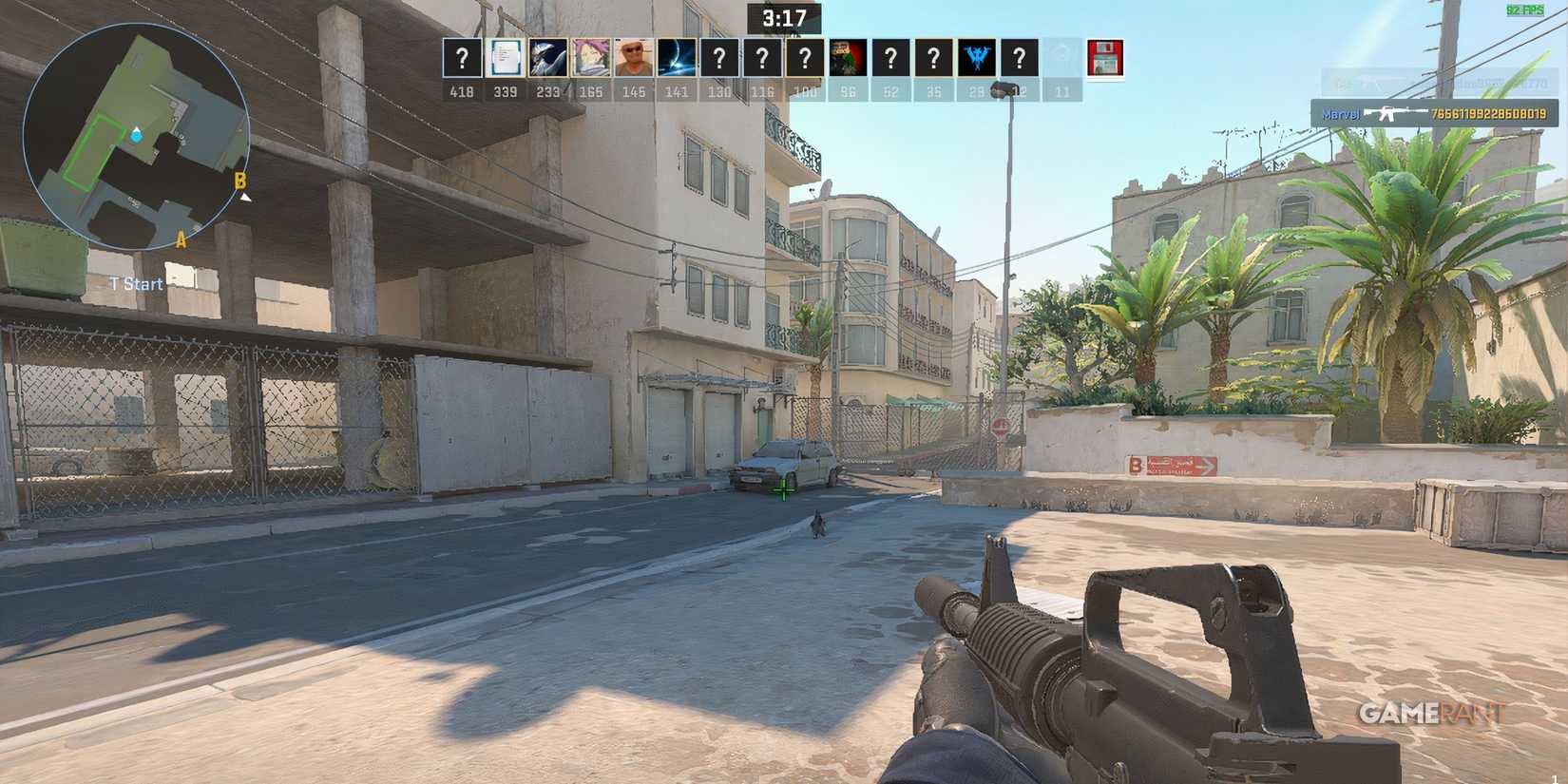Image resolution: width=1568 pixels, height=784 pixels.
Task: Click the Halo armor player avatar
Action: click(x=547, y=59)
